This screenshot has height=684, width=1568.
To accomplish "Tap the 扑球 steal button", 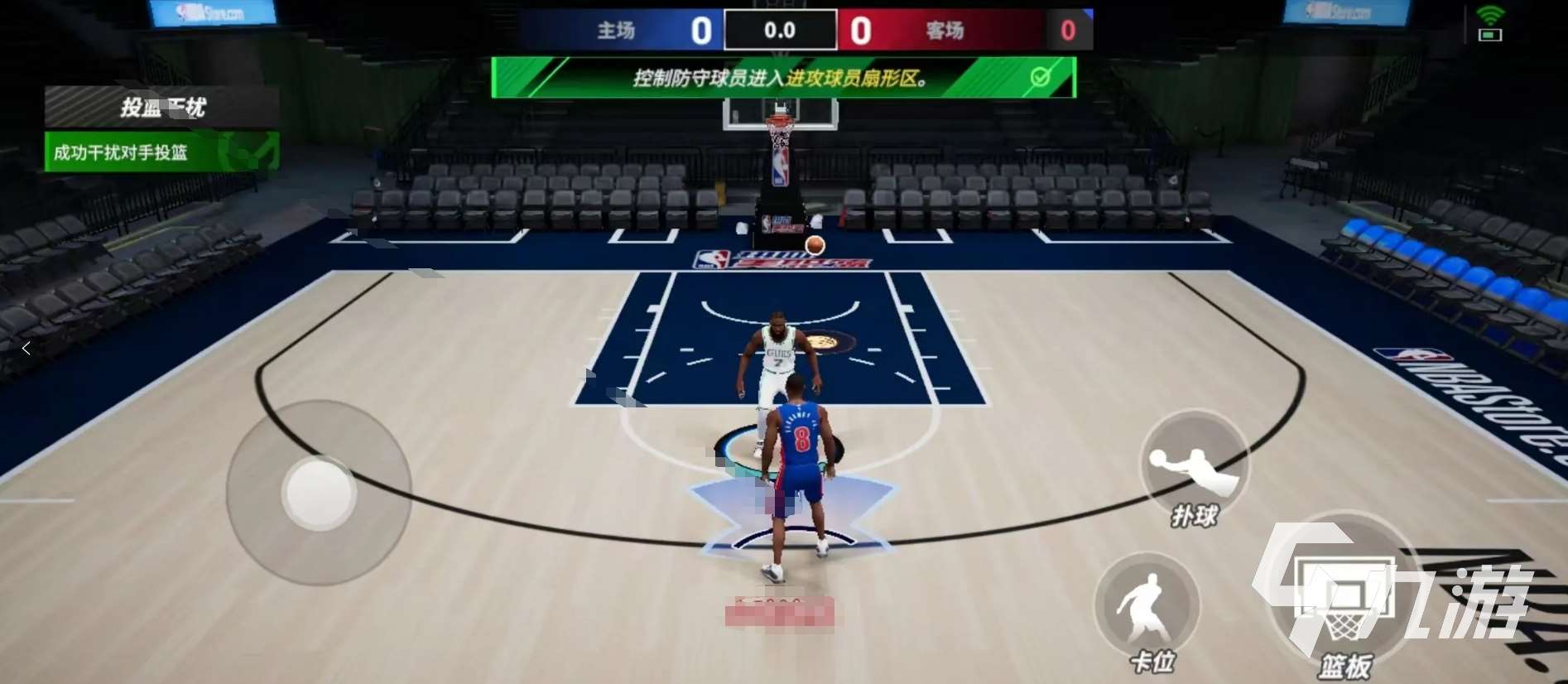I will (1194, 466).
